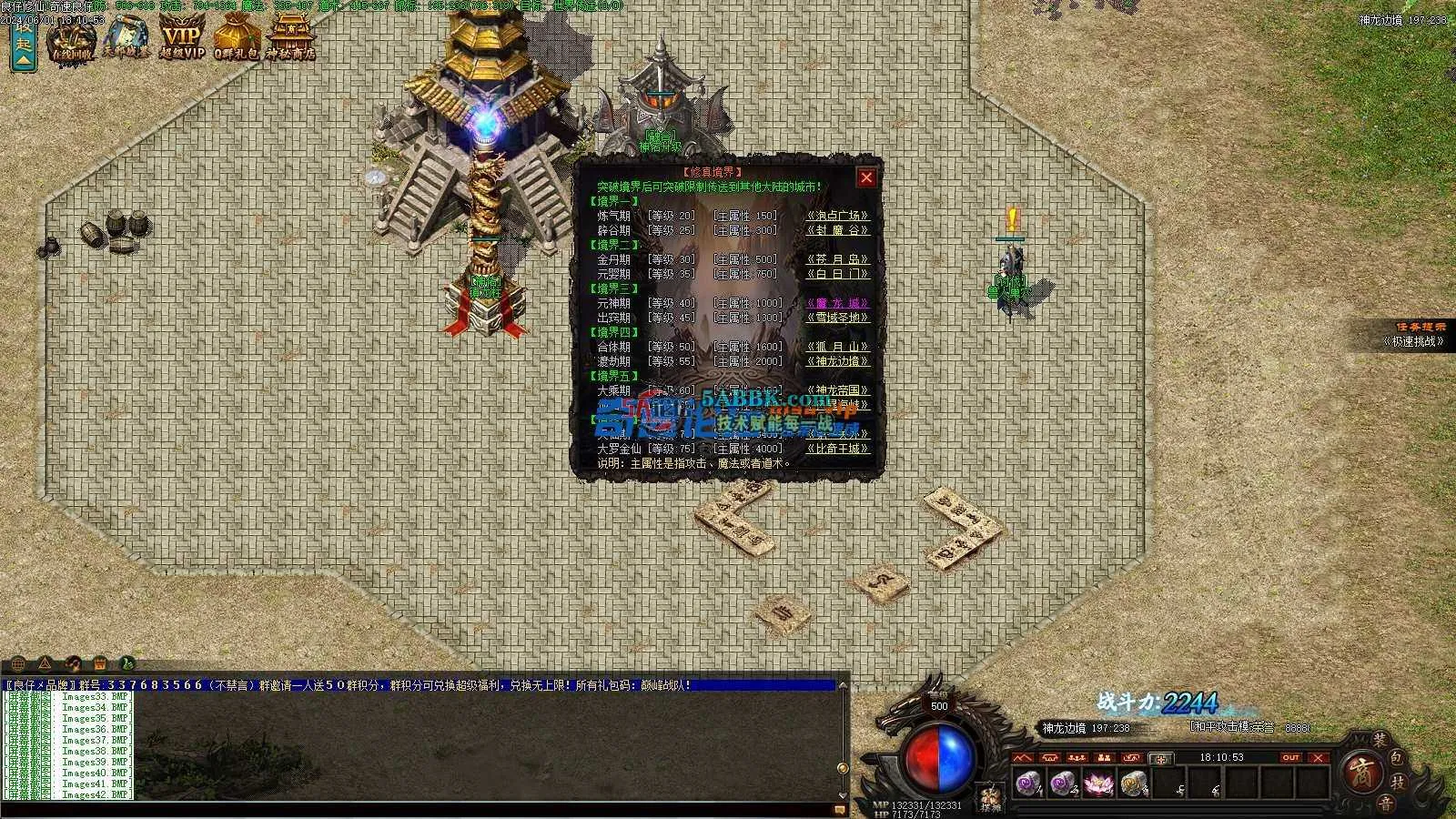1456x819 pixels.
Task: Open the 包 bag button
Action: point(1398,757)
